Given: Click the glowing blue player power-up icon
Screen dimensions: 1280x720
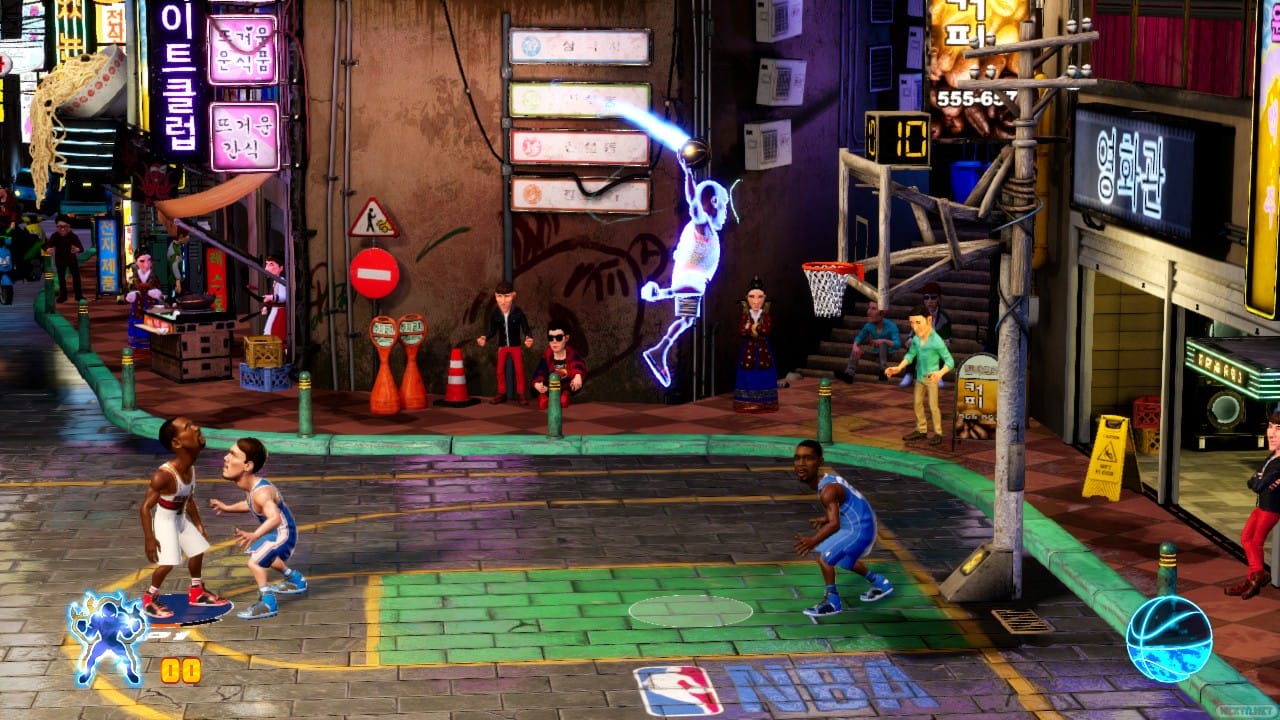Looking at the screenshot, I should pyautogui.click(x=107, y=636).
